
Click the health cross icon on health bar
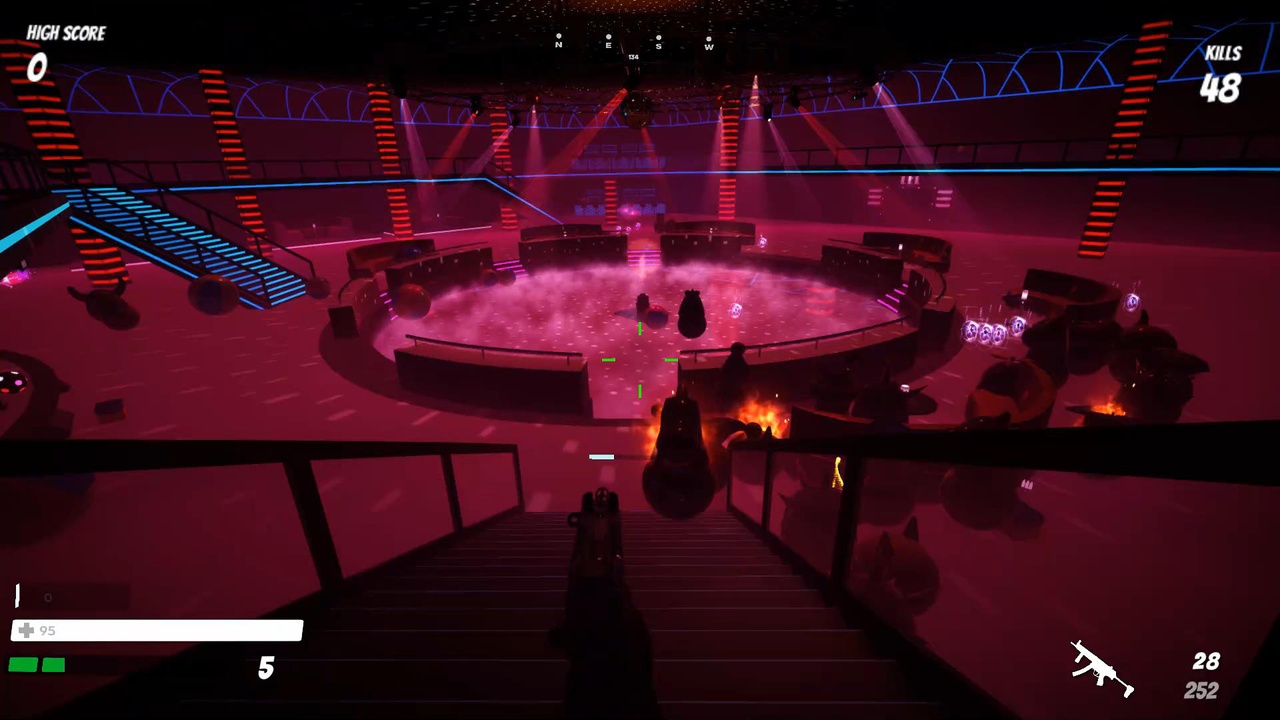point(26,630)
